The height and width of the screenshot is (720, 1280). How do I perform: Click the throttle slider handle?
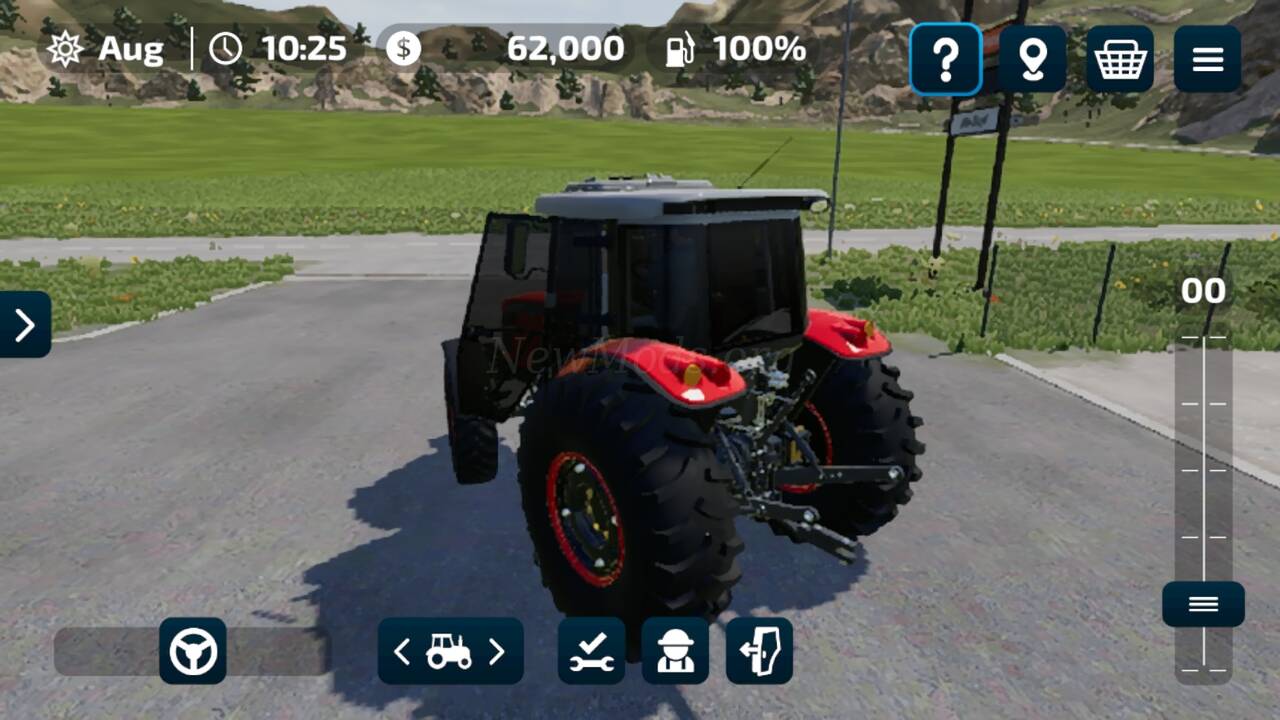click(1203, 604)
